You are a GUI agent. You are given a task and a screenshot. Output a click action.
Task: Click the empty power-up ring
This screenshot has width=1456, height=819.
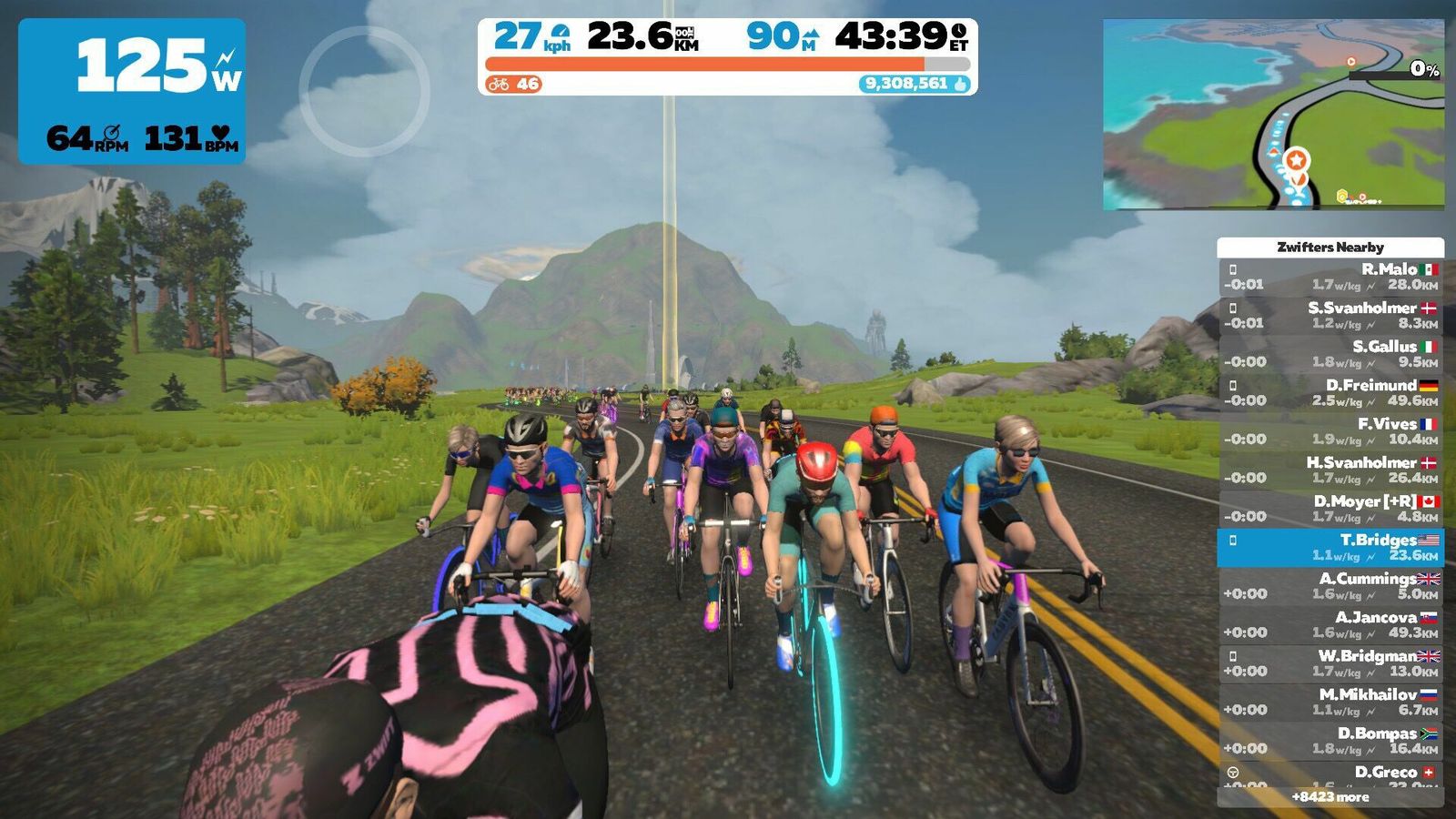[x=364, y=91]
